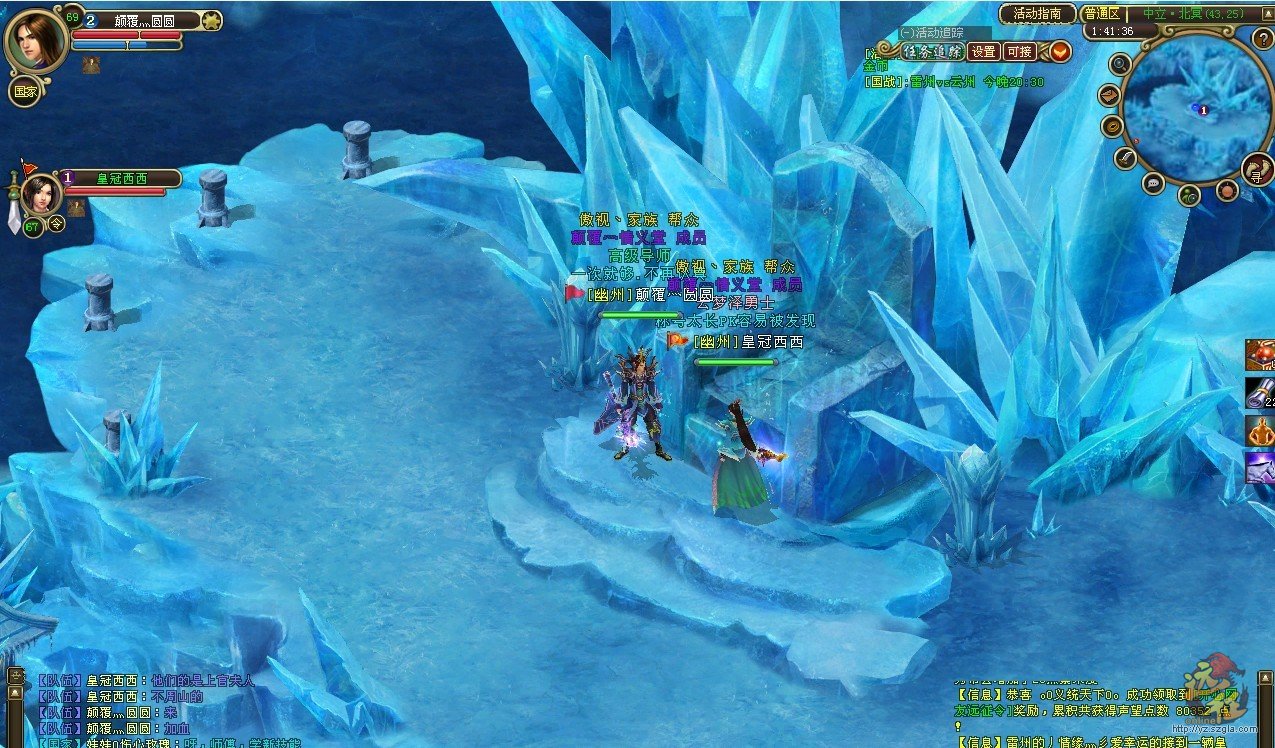Click the 国家 nation button under the portrait

(25, 91)
